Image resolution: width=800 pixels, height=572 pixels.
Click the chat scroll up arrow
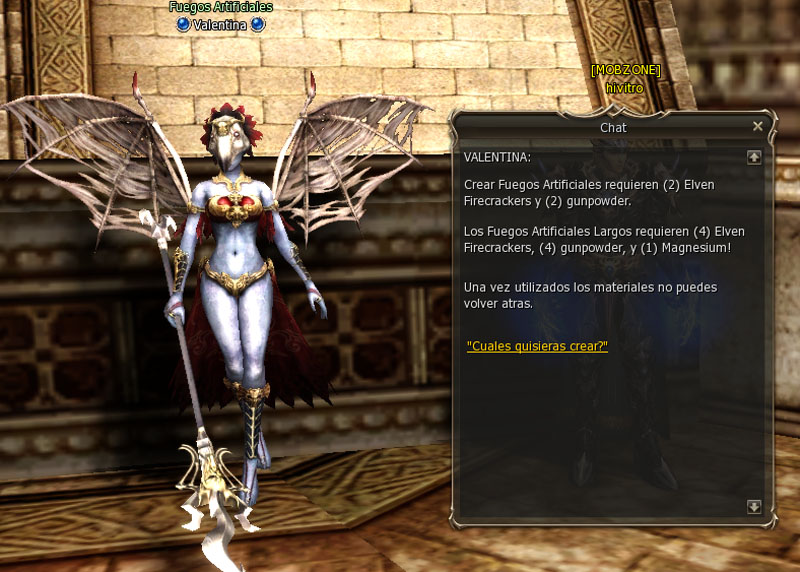[x=754, y=157]
